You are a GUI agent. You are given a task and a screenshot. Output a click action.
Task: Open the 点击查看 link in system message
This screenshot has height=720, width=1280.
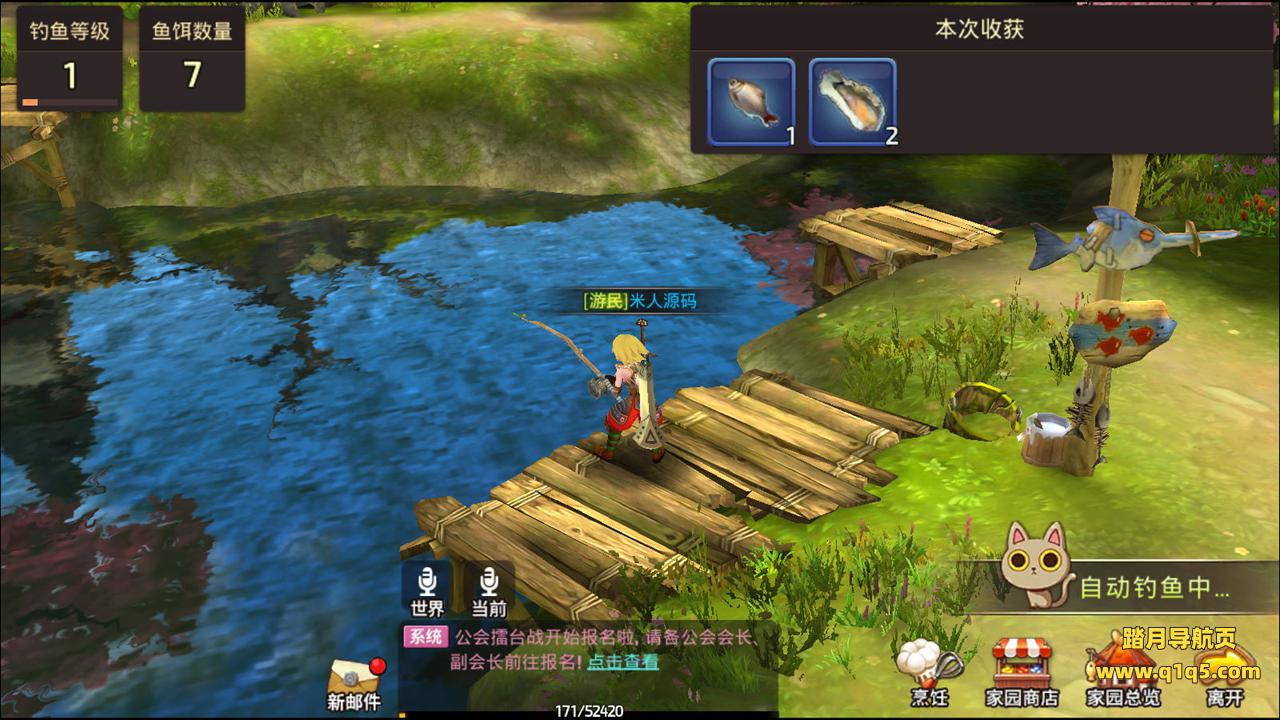pos(622,662)
